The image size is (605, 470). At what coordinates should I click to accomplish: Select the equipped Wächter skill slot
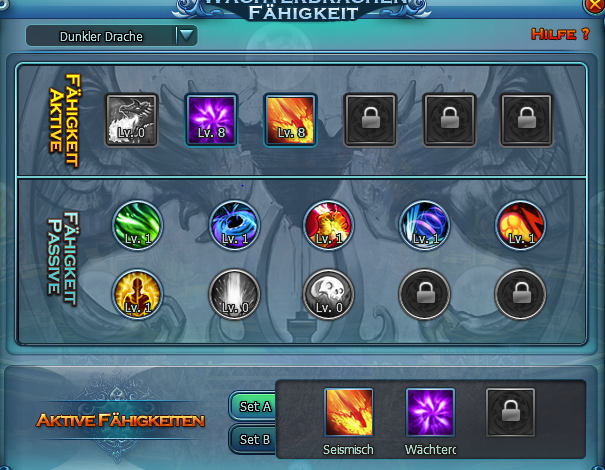(x=430, y=412)
